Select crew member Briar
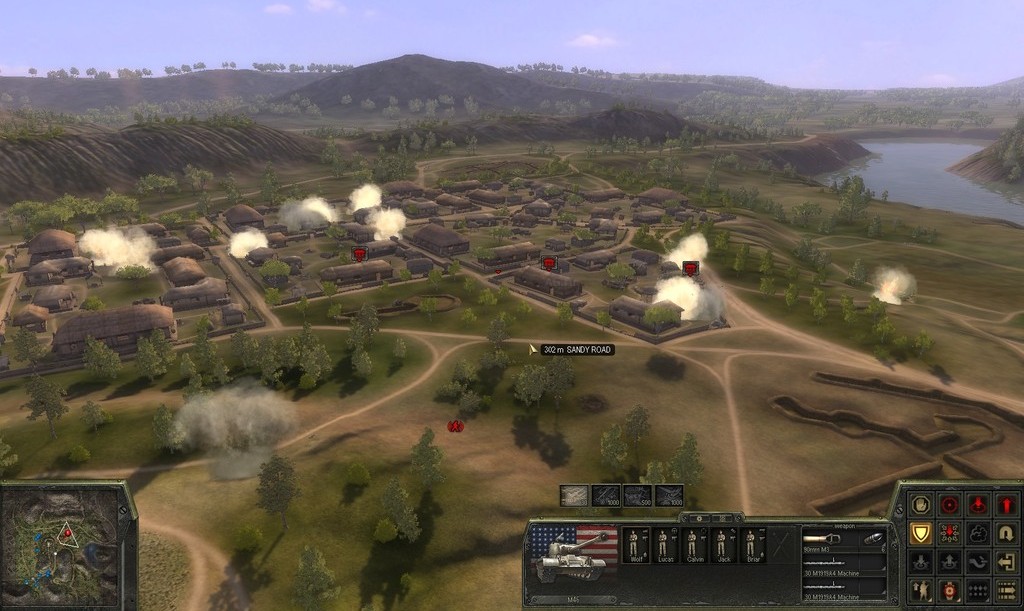 750,545
